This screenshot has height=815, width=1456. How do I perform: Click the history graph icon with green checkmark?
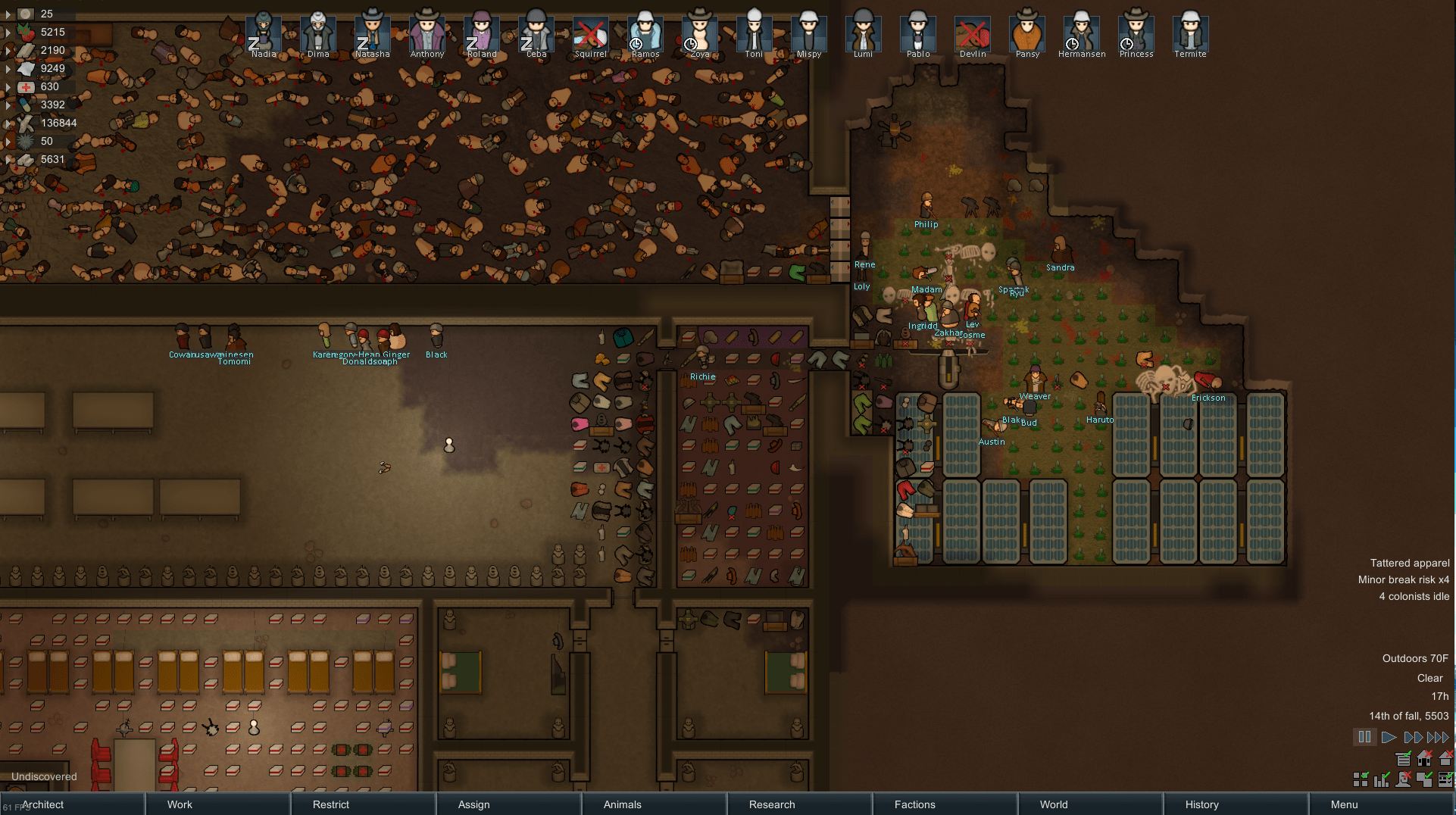coord(1381,780)
